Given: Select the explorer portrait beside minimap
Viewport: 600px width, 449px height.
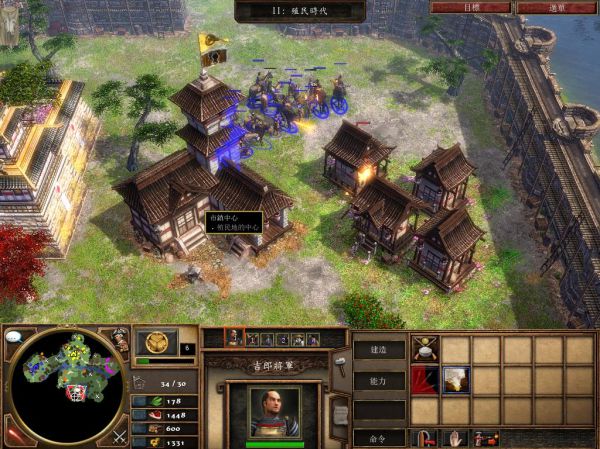Looking at the screenshot, I should tap(119, 340).
